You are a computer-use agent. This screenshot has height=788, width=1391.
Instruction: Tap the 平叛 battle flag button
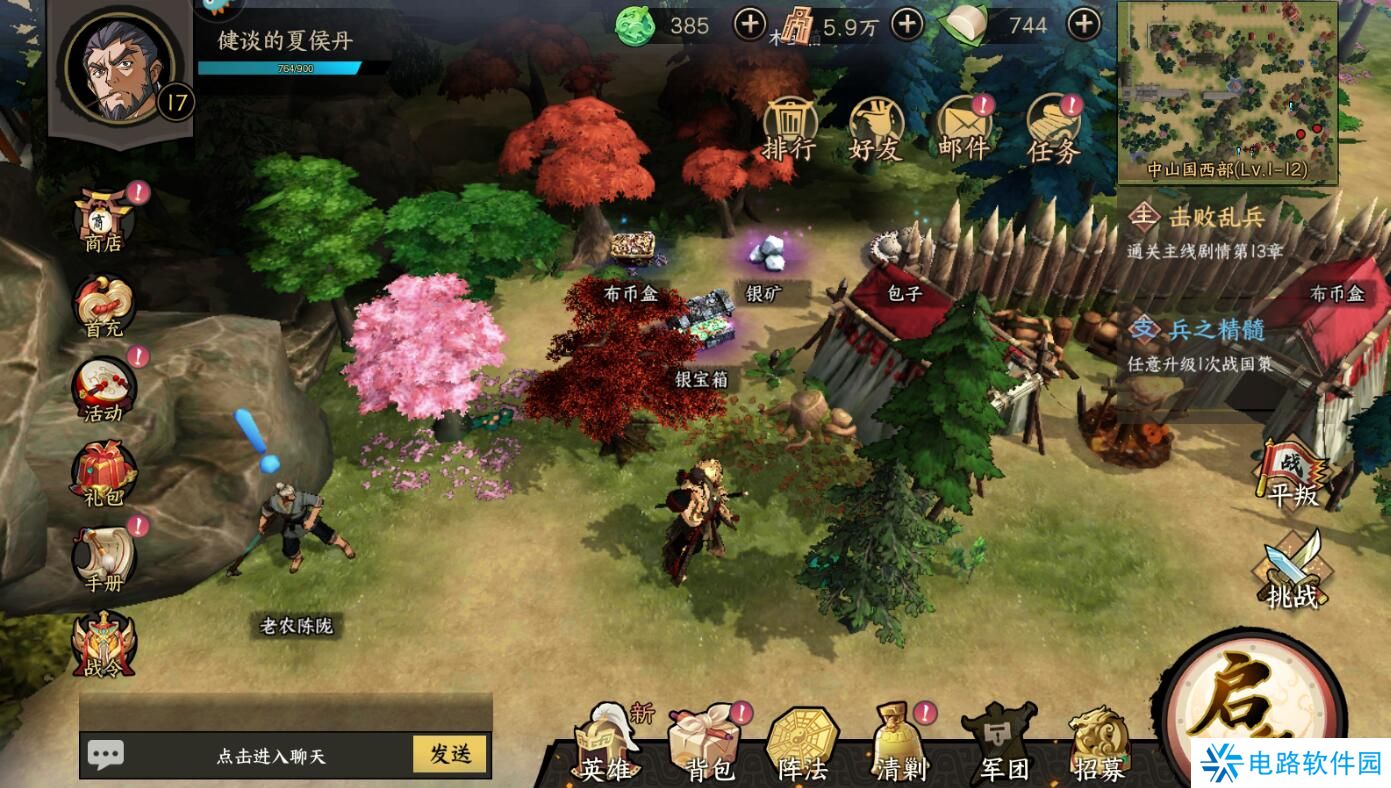(x=1292, y=473)
